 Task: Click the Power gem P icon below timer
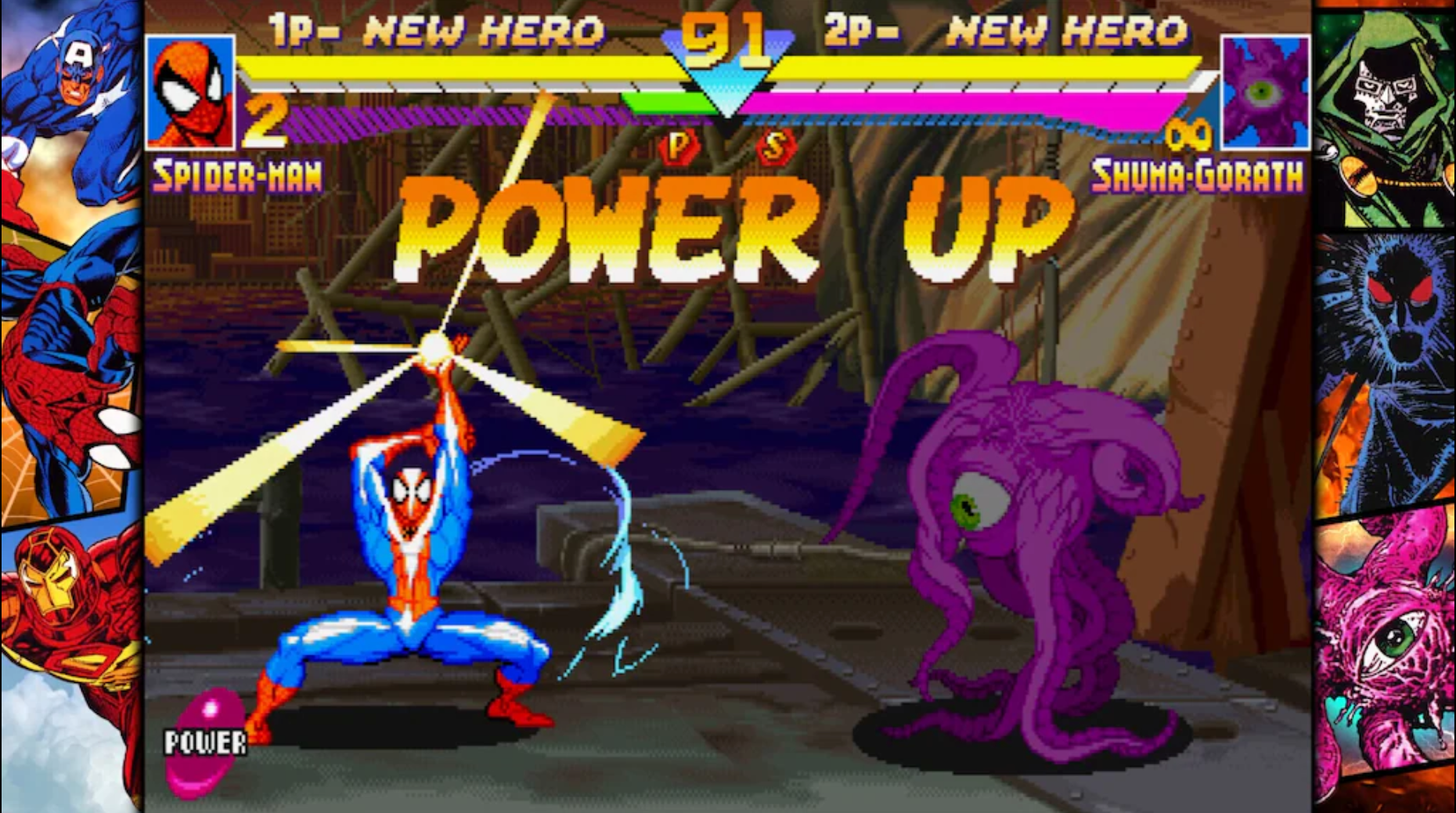coord(678,146)
